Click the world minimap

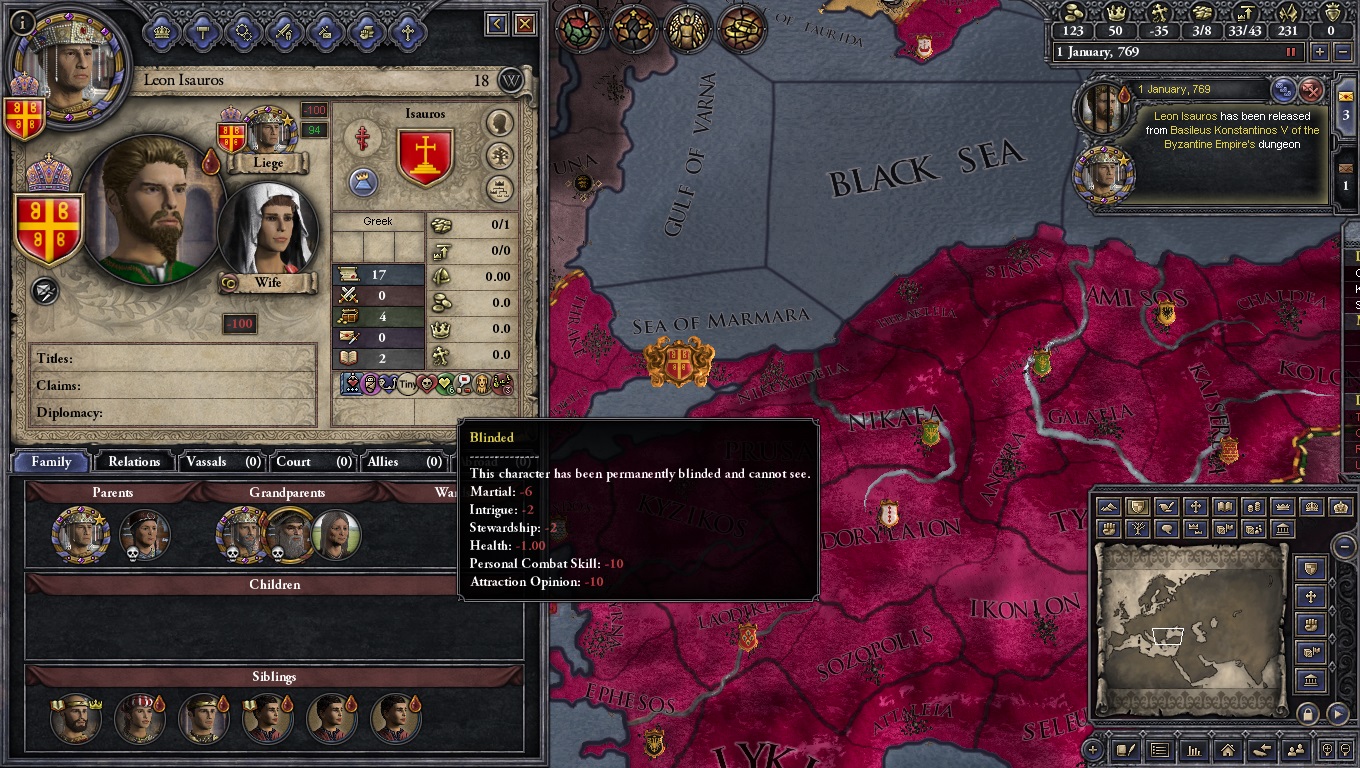(1189, 630)
